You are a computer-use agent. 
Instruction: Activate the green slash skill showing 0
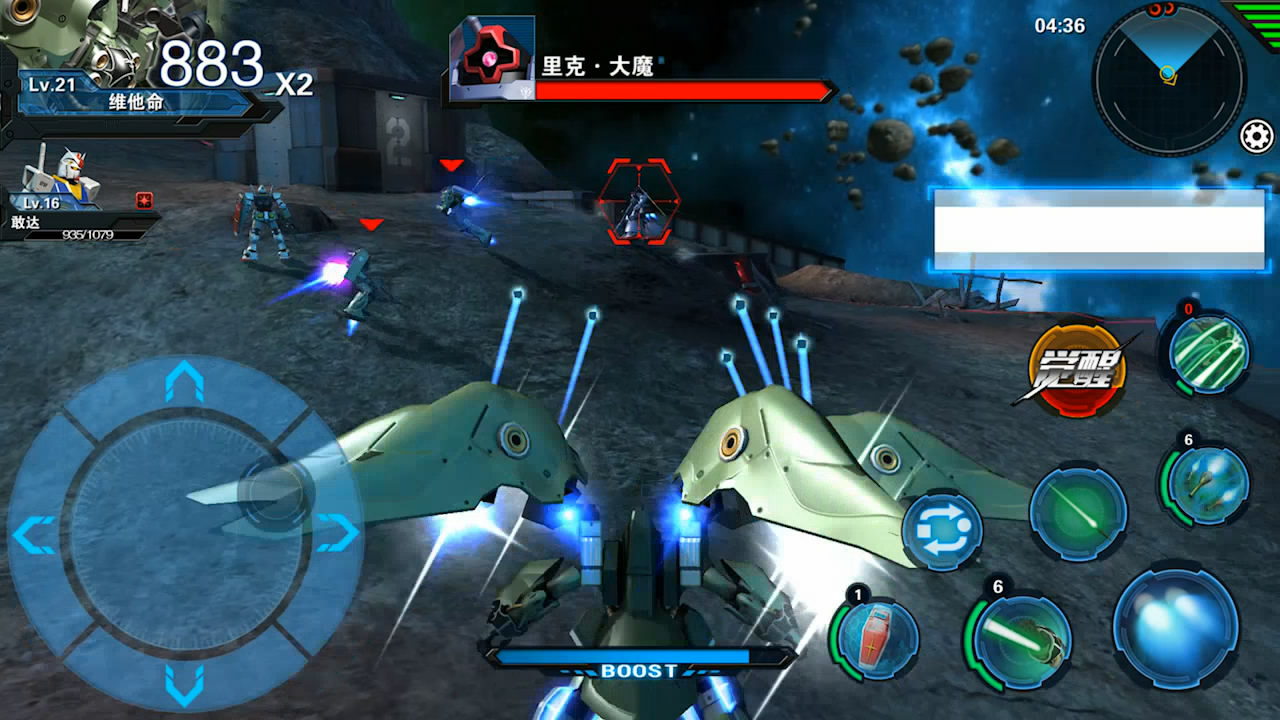(1208, 354)
